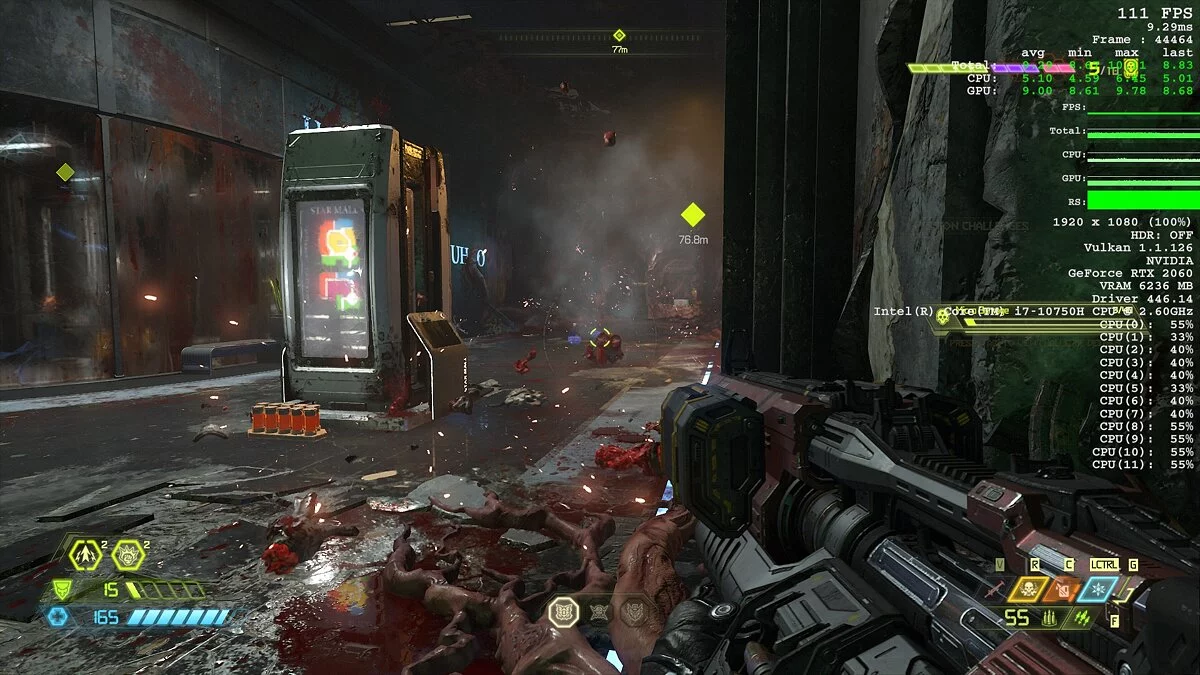Trigger the blue Ice Bomb icon
This screenshot has height=675, width=1200.
[1097, 589]
